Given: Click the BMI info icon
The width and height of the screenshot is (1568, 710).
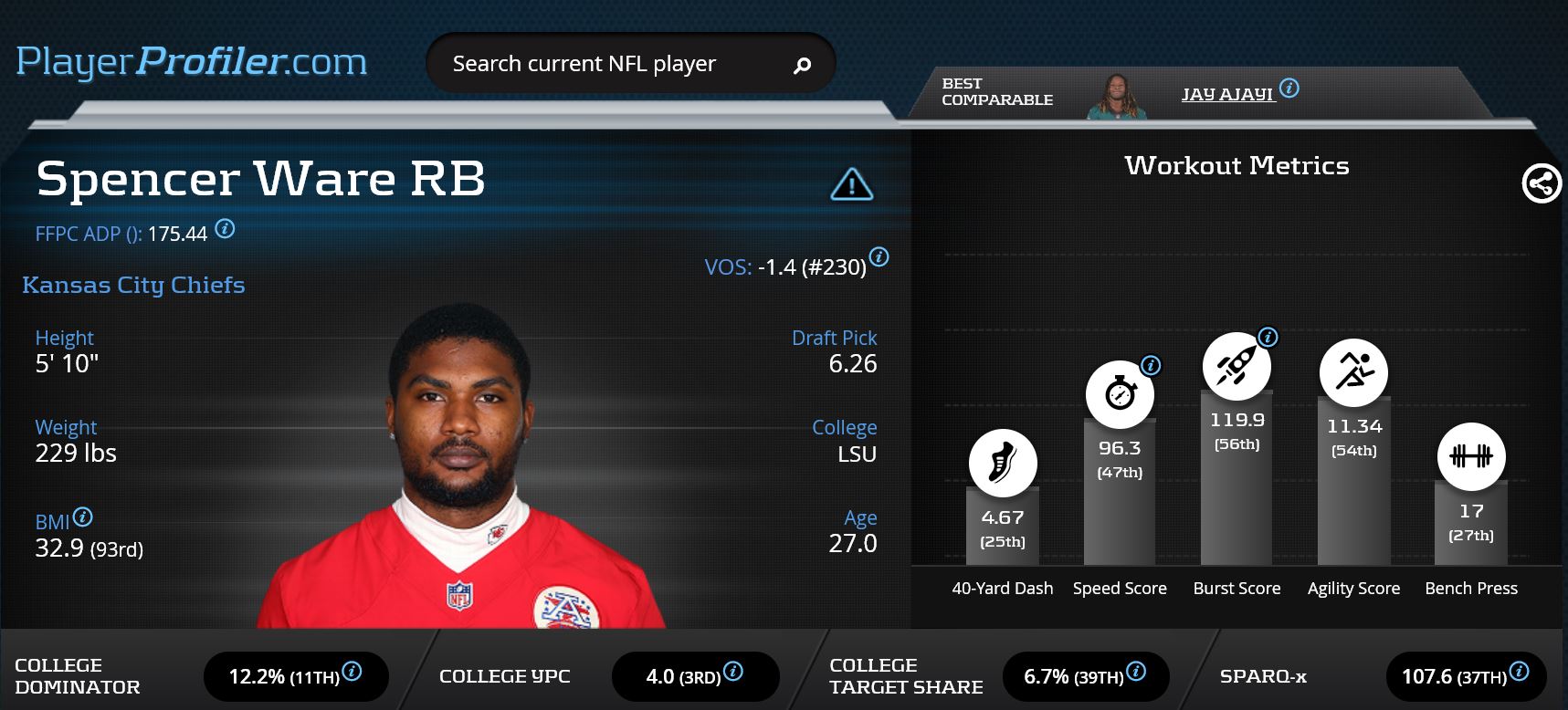Looking at the screenshot, I should click(82, 517).
